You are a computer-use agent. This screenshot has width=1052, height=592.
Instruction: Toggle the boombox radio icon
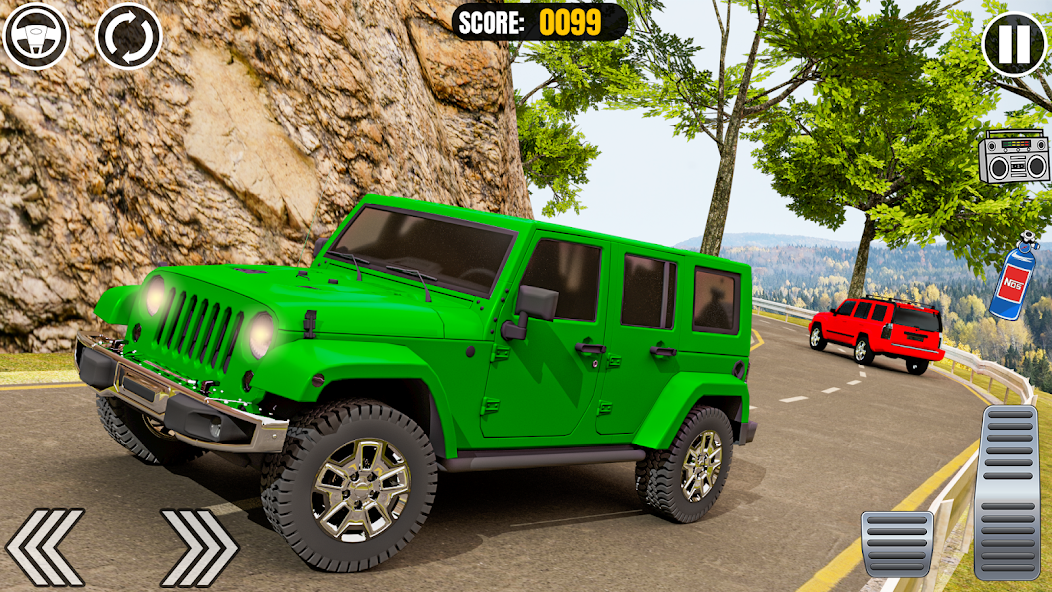pyautogui.click(x=1014, y=156)
